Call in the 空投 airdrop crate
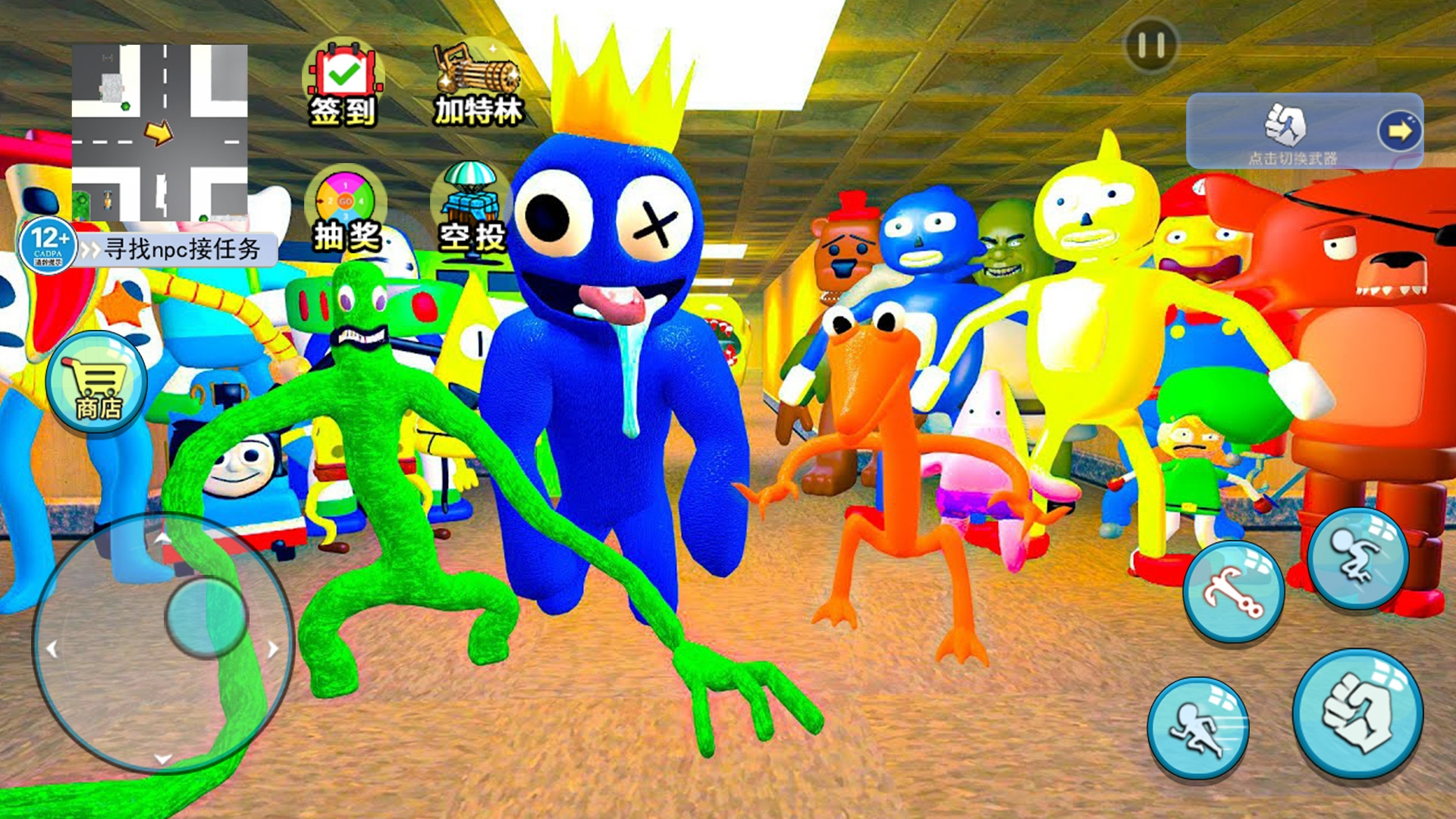This screenshot has width=1456, height=819. tap(472, 209)
